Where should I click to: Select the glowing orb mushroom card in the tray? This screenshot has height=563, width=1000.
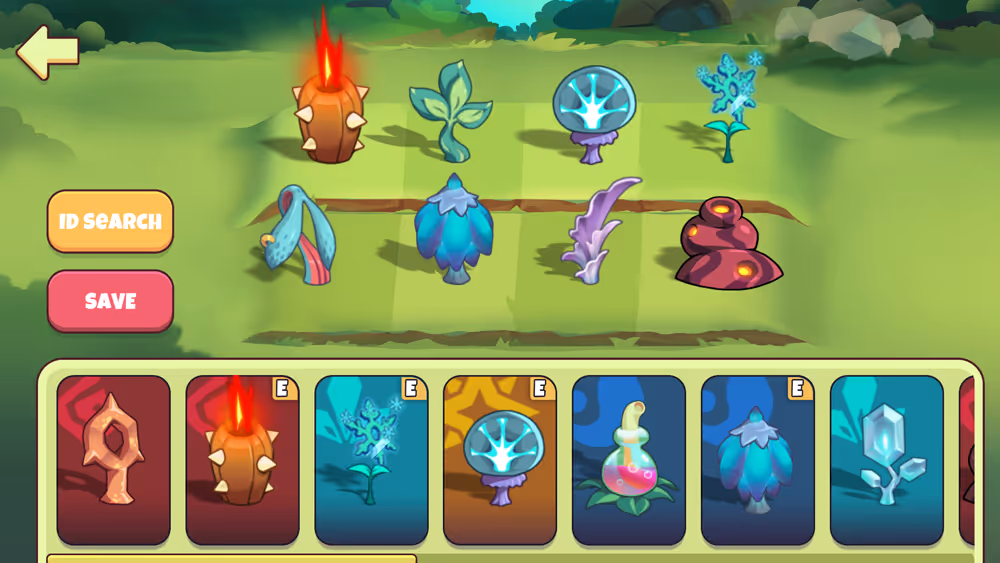point(500,460)
